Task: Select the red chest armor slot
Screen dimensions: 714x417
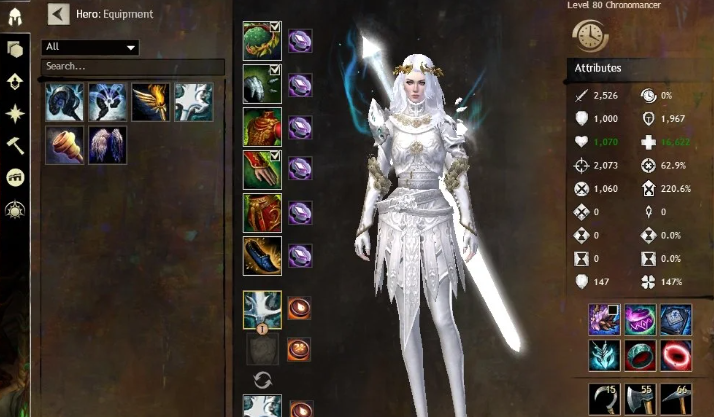Action: pos(262,127)
